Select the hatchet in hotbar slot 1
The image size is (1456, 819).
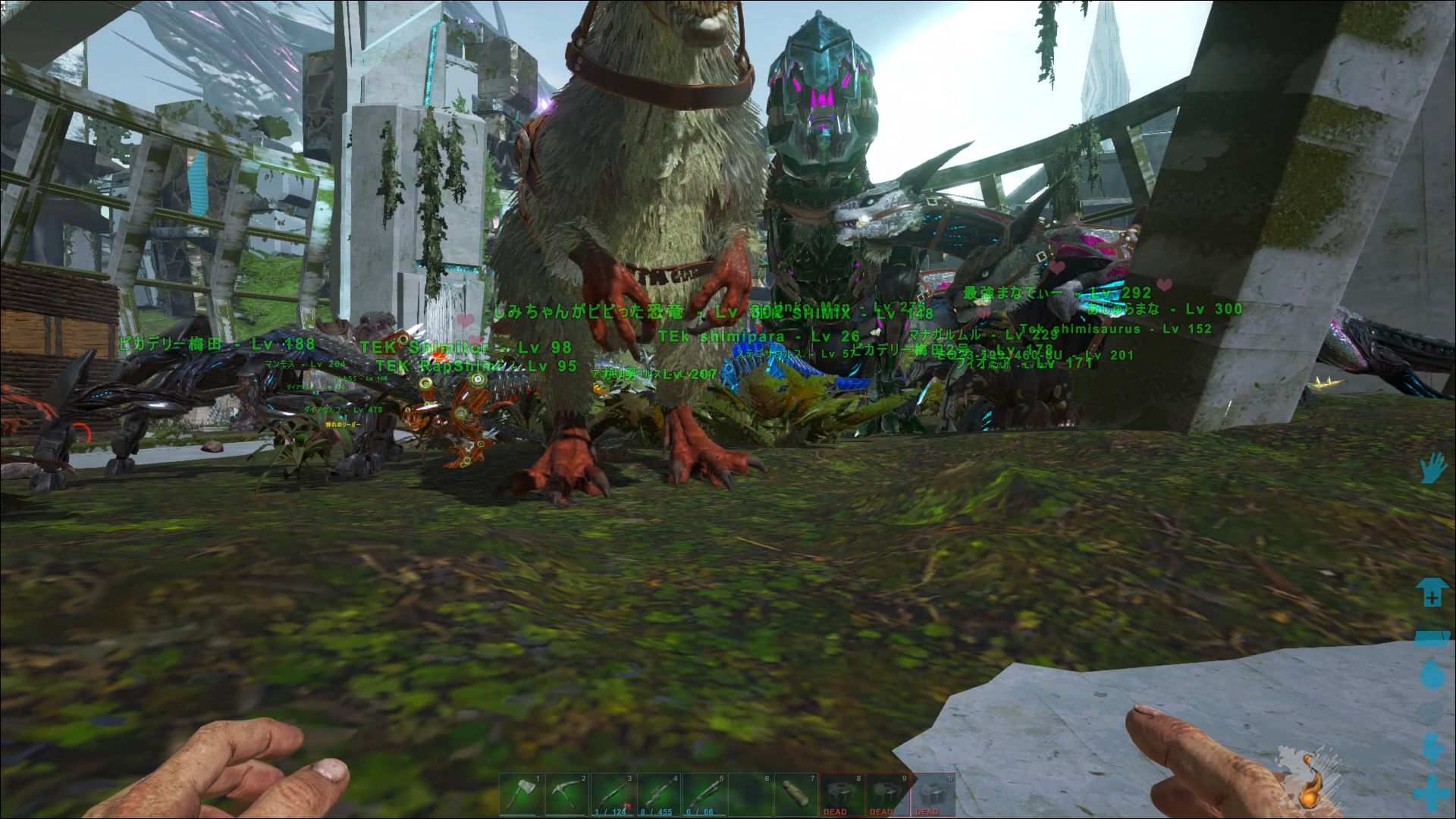(x=522, y=795)
